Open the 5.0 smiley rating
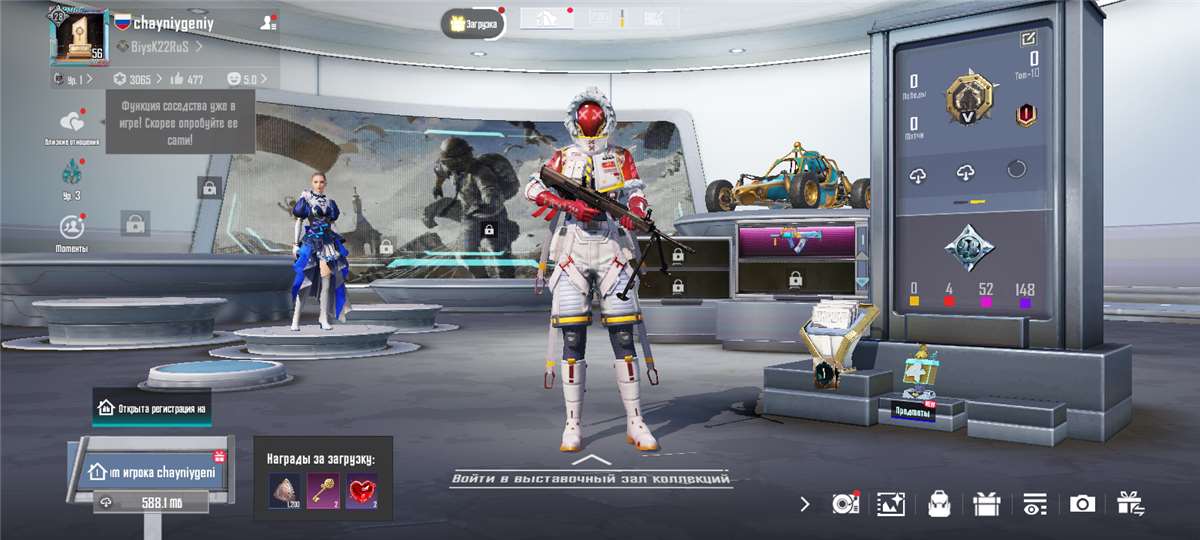The image size is (1200, 540). tap(243, 78)
